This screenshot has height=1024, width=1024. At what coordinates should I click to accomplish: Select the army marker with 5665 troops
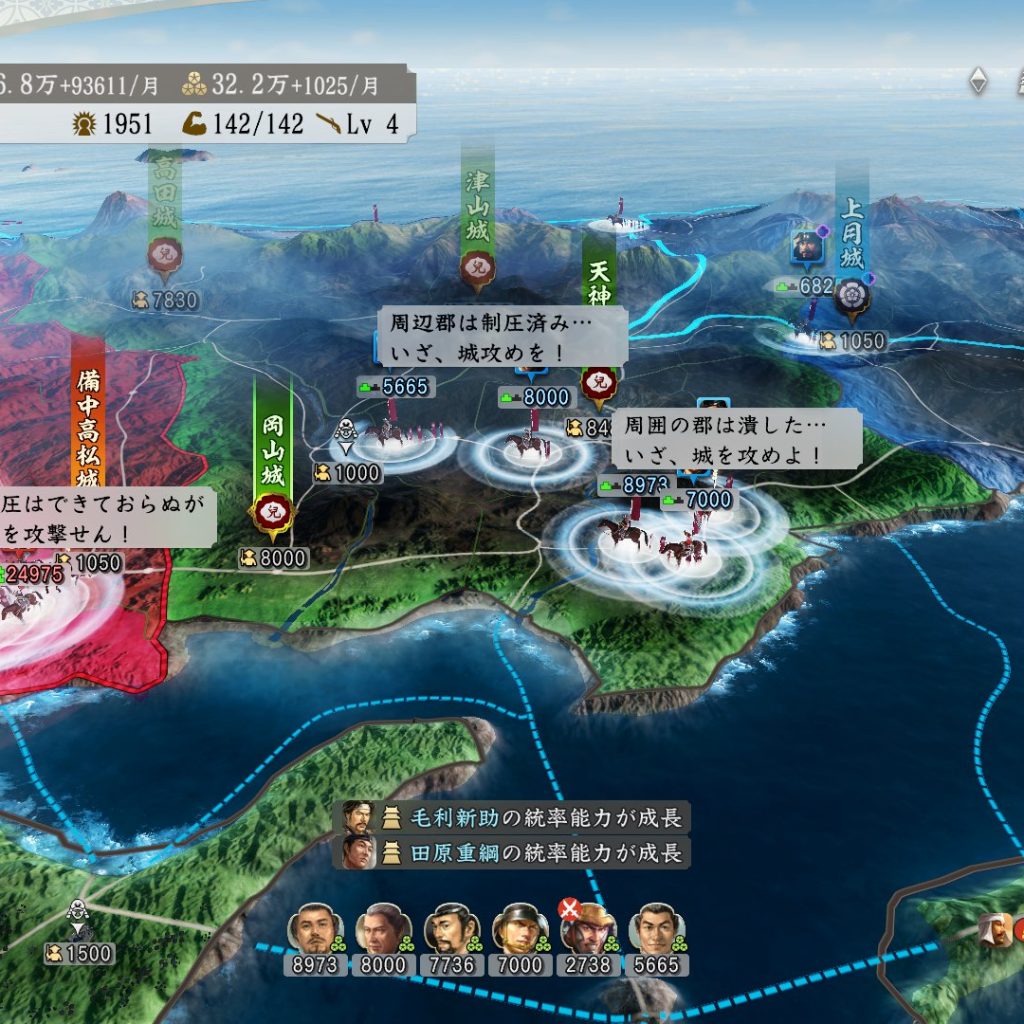[x=392, y=387]
